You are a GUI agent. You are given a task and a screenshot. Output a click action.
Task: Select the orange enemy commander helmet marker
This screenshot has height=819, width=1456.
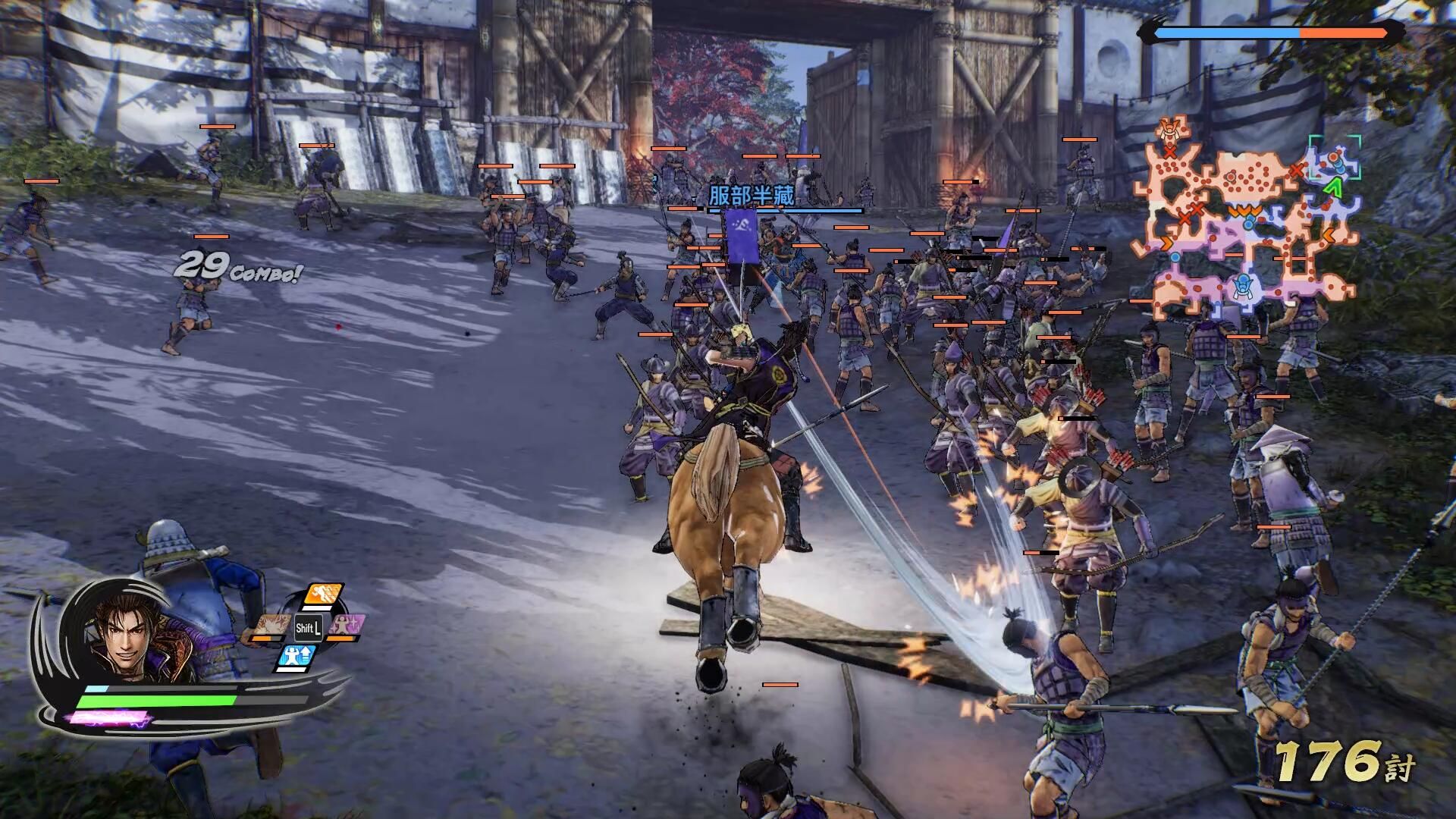[x=1168, y=129]
